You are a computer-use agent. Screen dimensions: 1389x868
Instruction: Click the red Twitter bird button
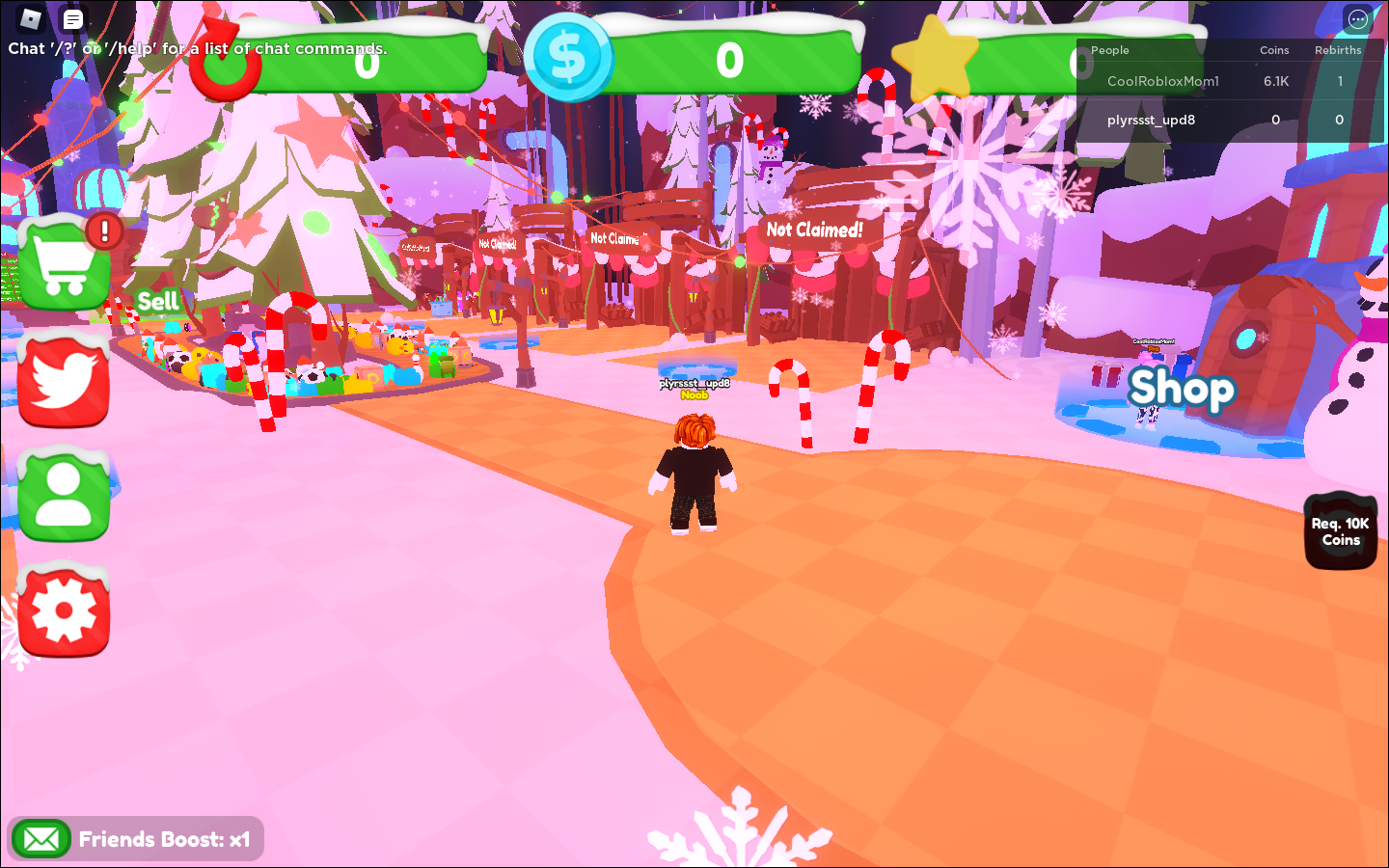[64, 381]
